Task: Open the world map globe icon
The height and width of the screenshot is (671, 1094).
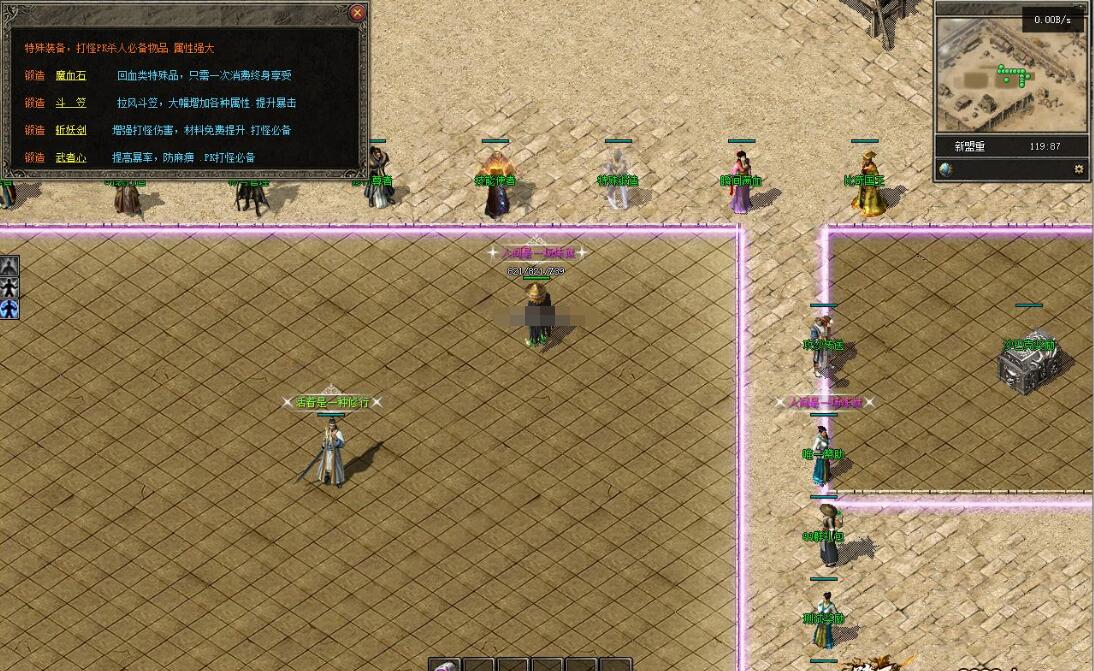Action: tap(946, 169)
